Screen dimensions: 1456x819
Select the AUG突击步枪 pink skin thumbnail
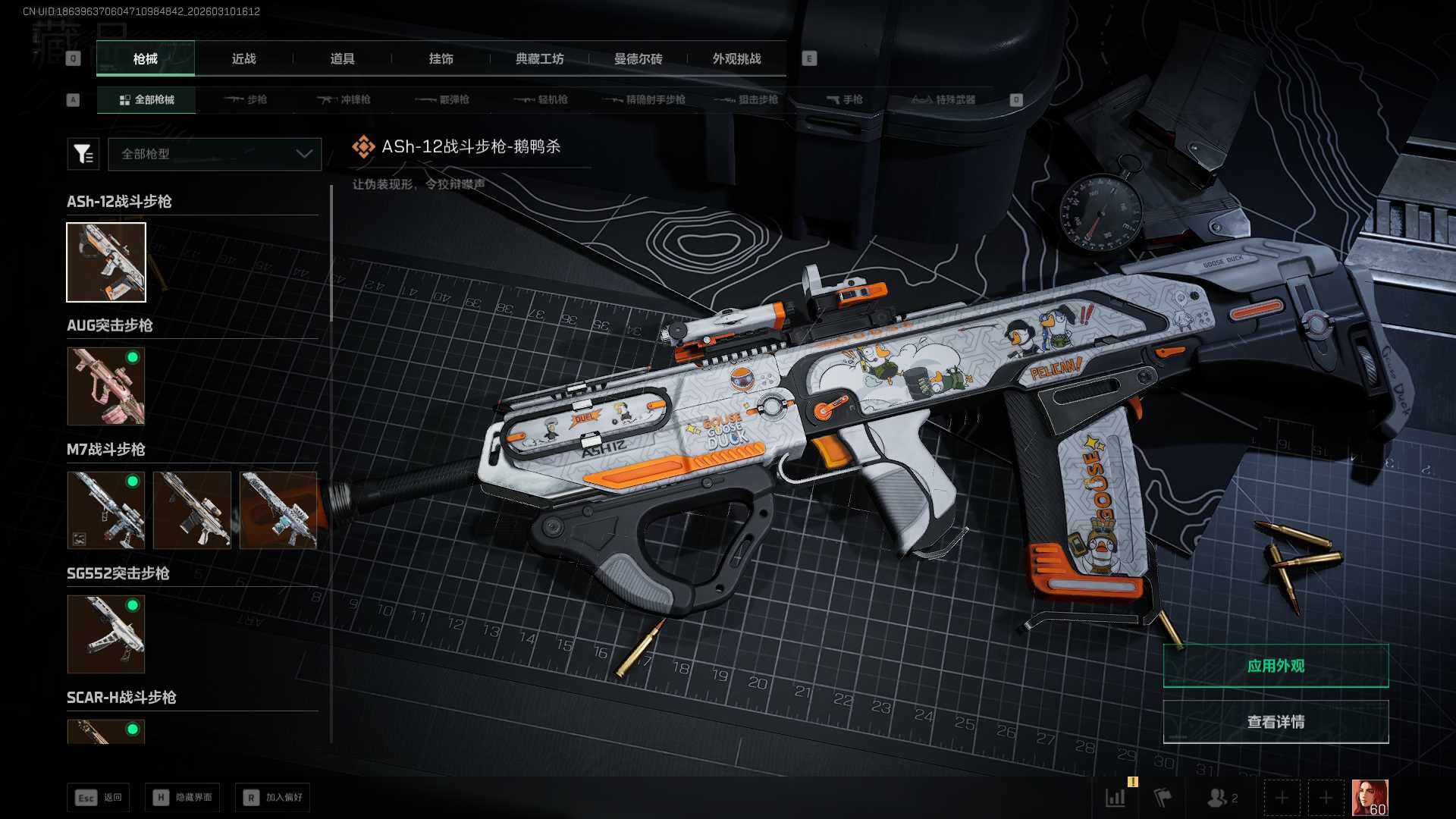pyautogui.click(x=106, y=386)
